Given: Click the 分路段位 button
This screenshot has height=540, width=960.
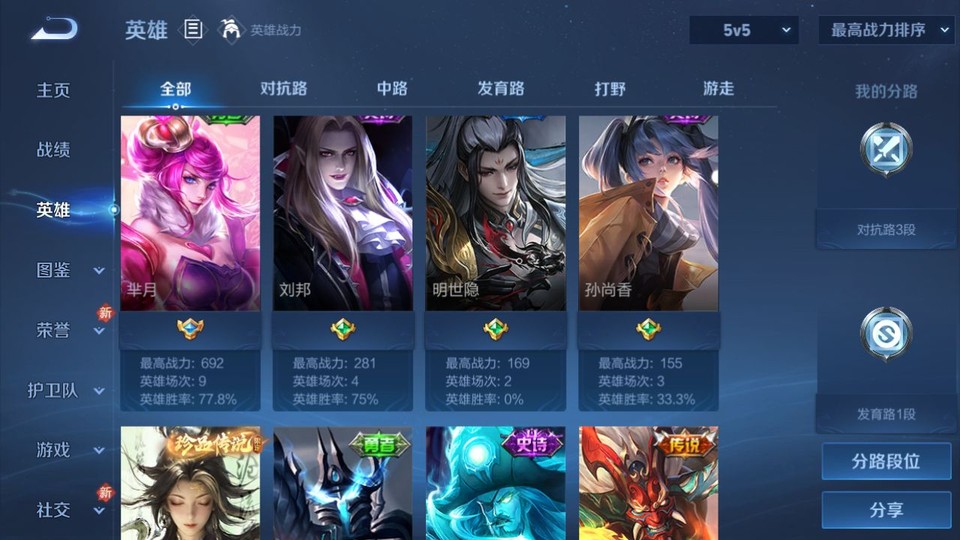Looking at the screenshot, I should [885, 462].
